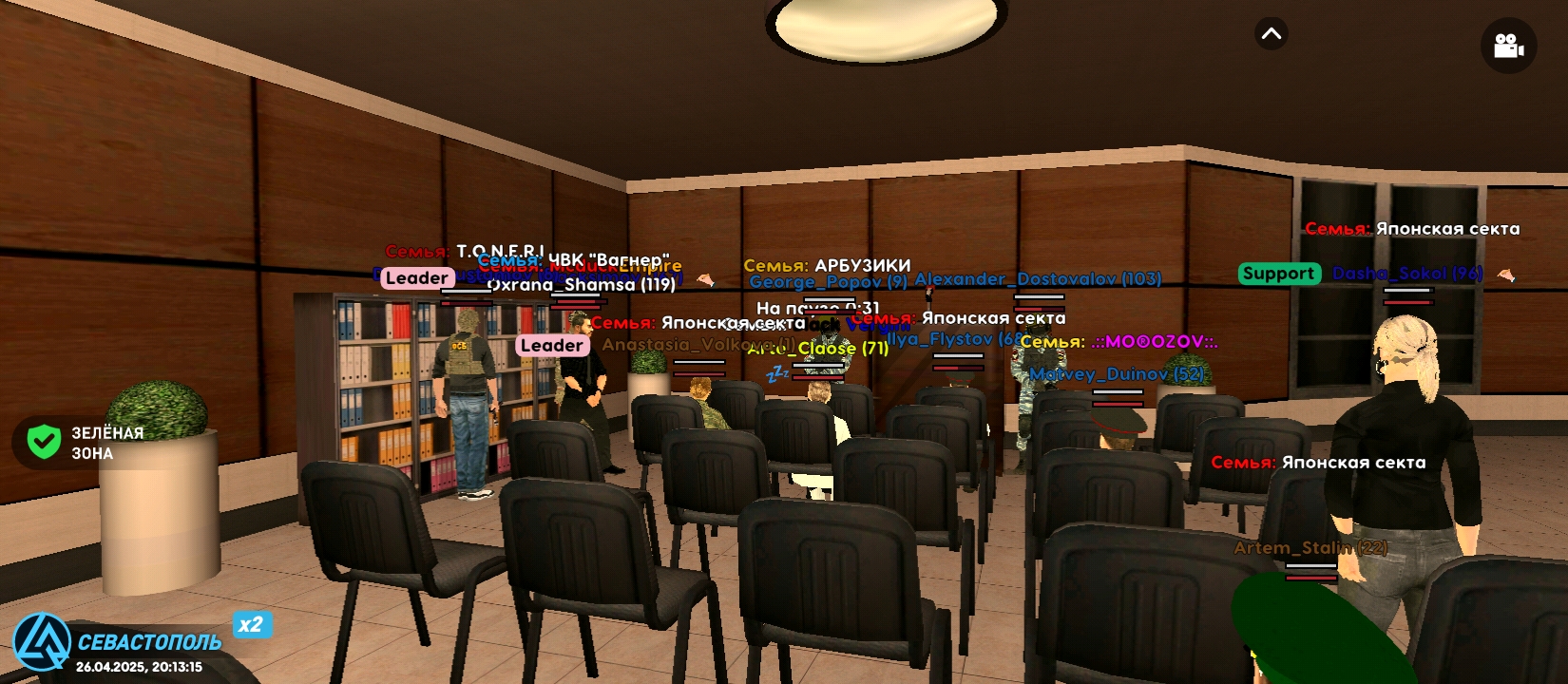Image resolution: width=1568 pixels, height=684 pixels.
Task: Tap George_Popov (9) player name
Action: pos(826,279)
